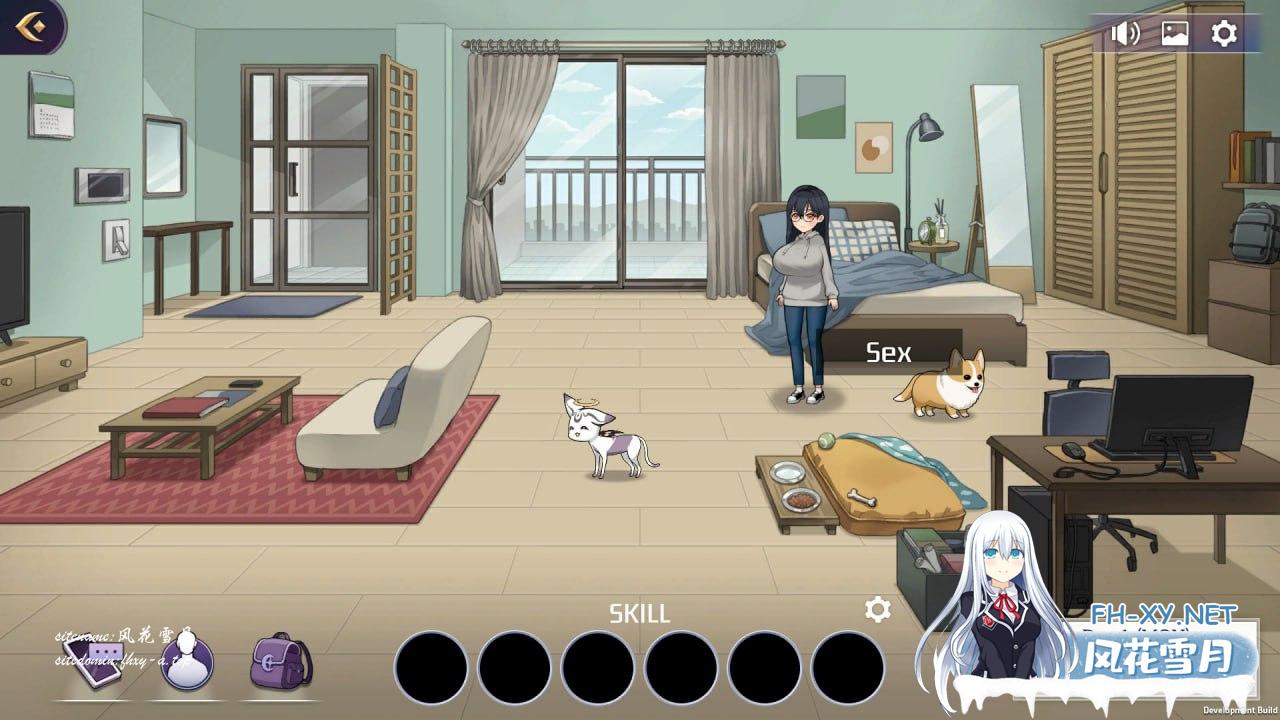Viewport: 1280px width, 720px height.
Task: Show the character profile silhouette icon
Action: tap(186, 663)
